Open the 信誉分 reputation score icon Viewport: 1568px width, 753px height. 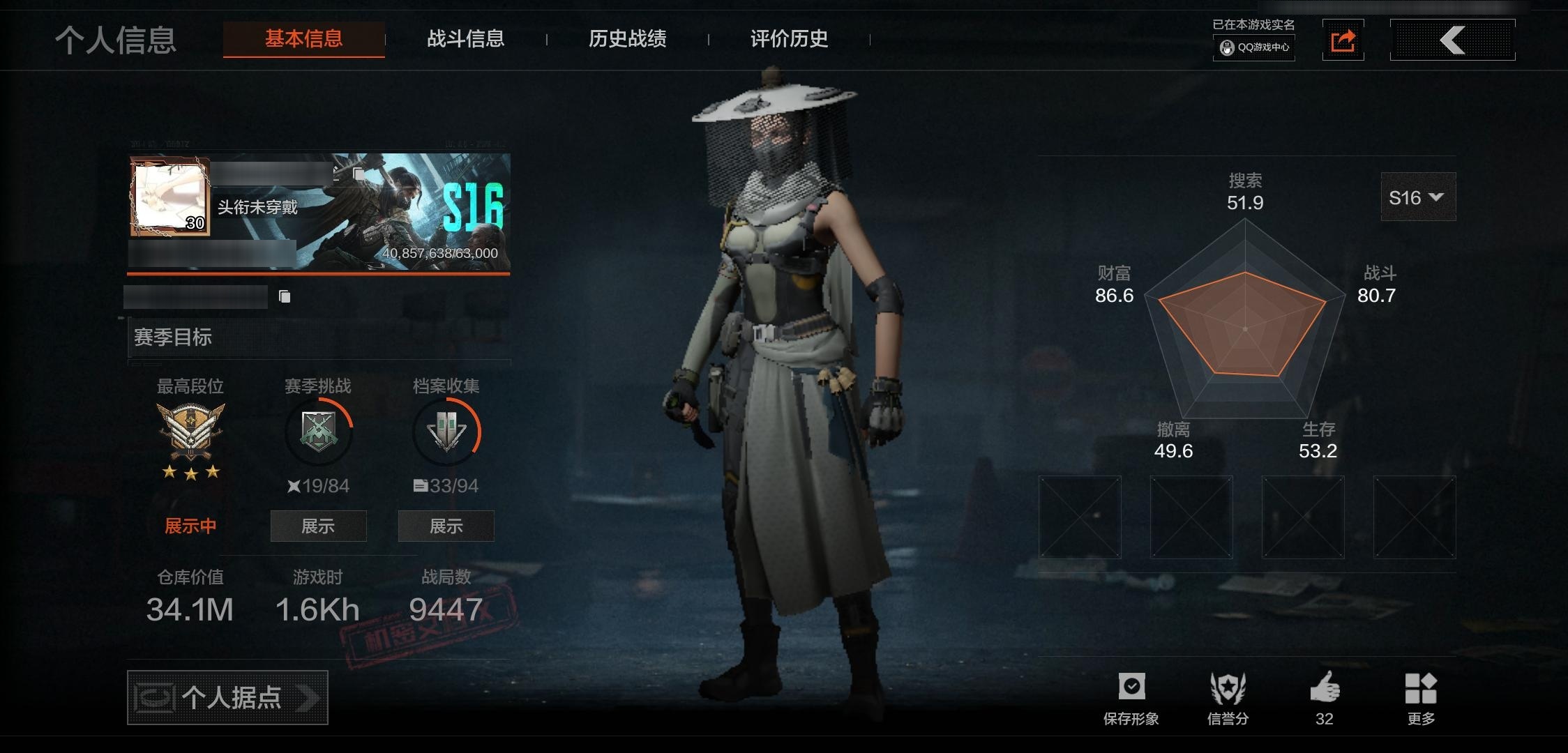coord(1229,687)
